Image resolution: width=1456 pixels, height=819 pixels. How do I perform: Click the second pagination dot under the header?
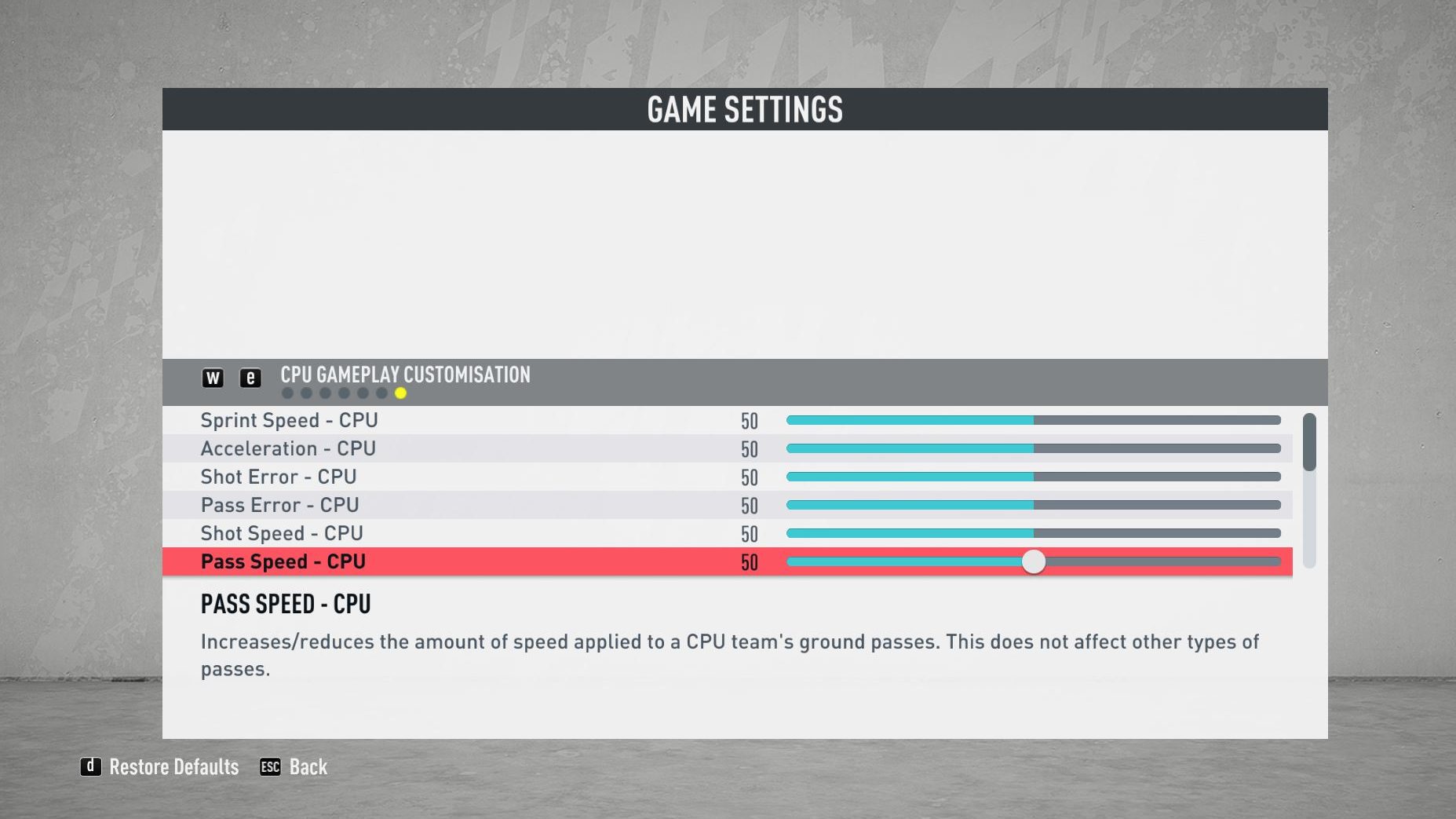point(305,392)
